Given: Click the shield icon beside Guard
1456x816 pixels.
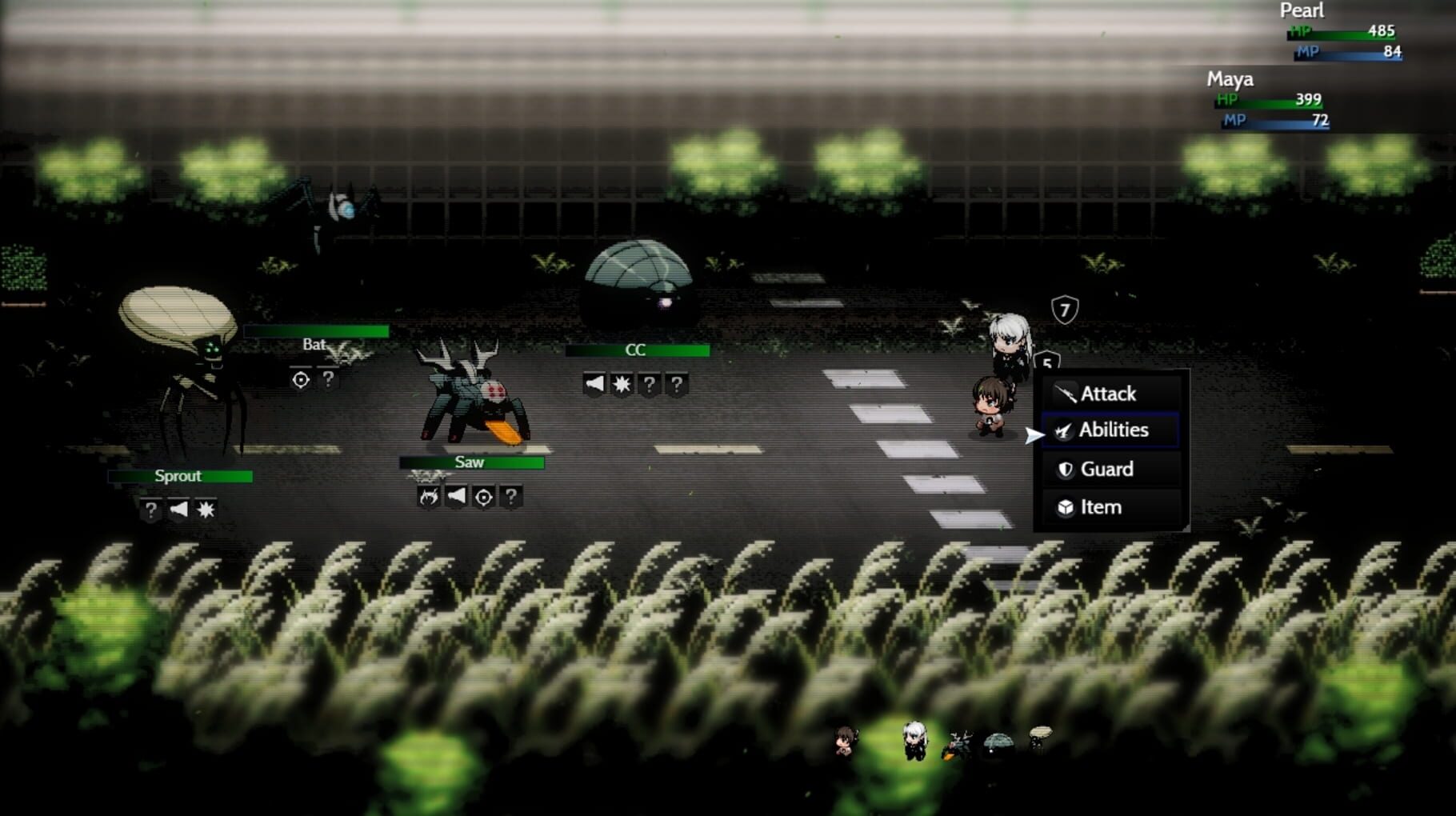Looking at the screenshot, I should coord(1066,469).
